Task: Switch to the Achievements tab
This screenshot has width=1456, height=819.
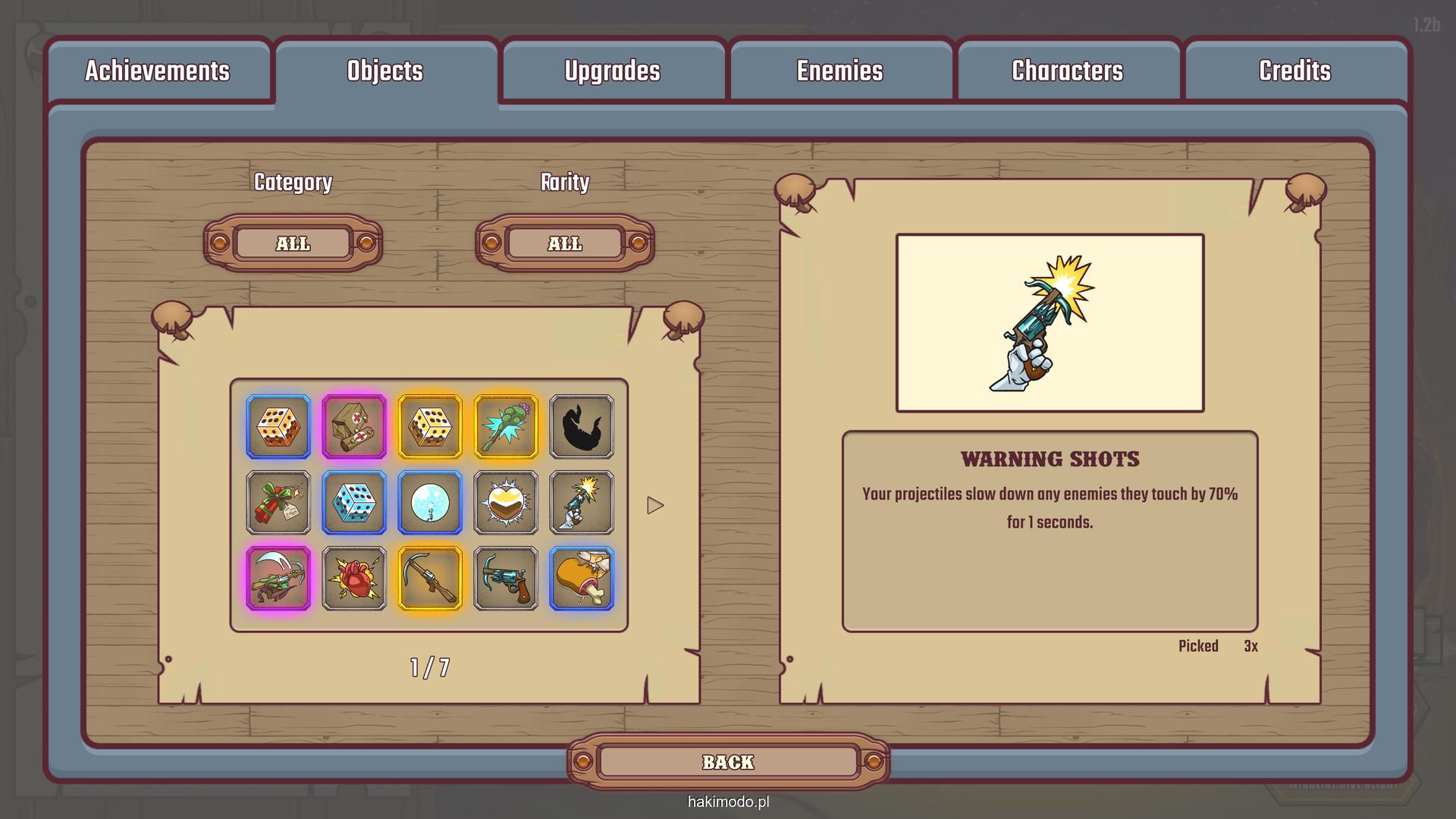Action: (157, 71)
